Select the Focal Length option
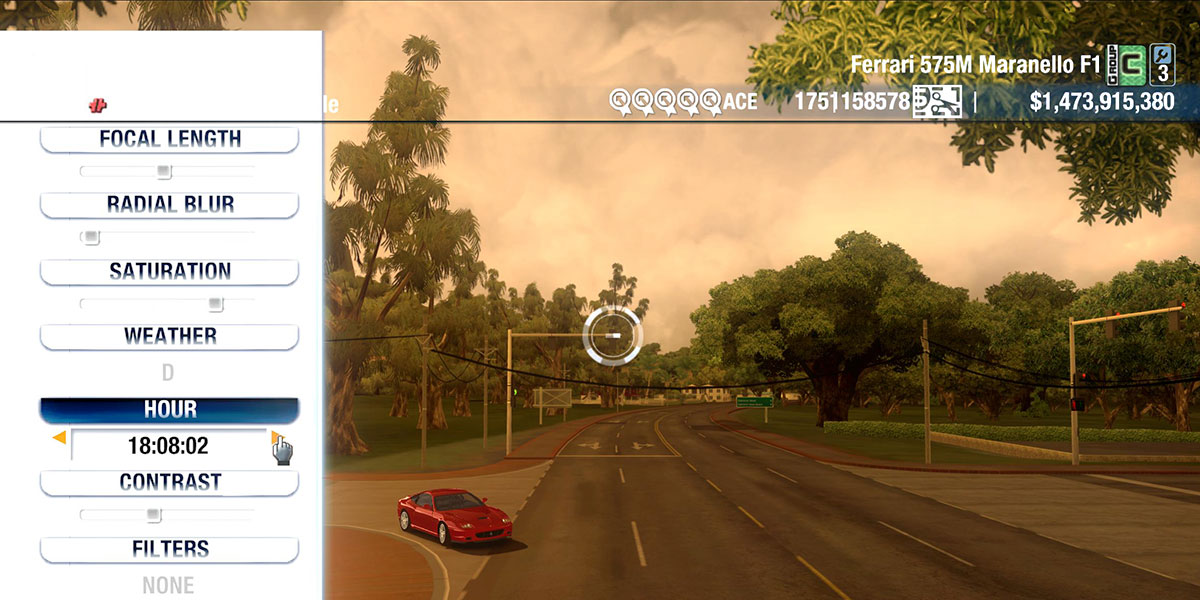The image size is (1200, 600). pos(169,139)
